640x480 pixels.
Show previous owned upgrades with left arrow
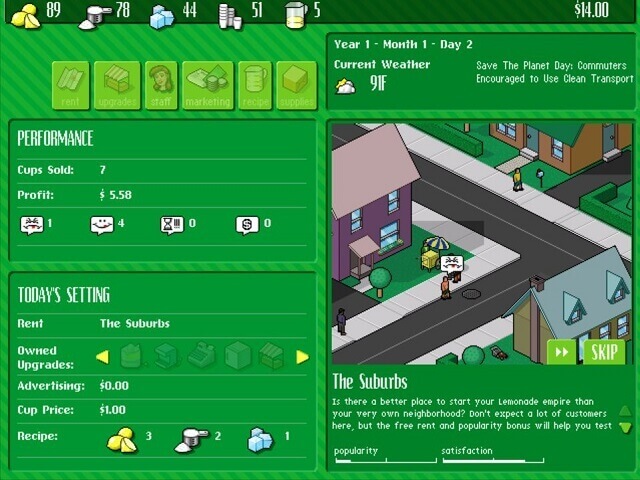[102, 357]
